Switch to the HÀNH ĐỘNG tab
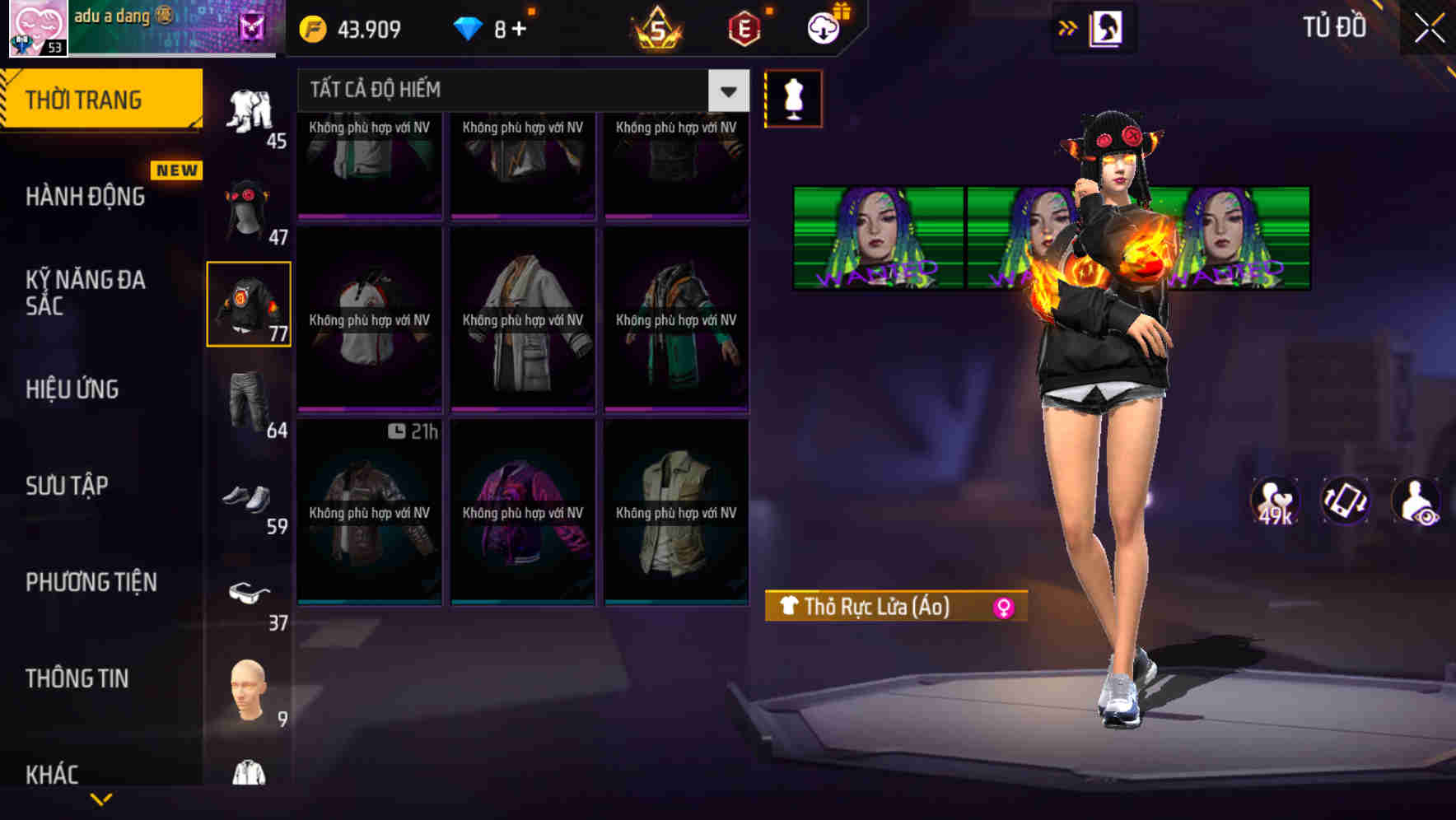Viewport: 1456px width, 820px height. tap(85, 196)
